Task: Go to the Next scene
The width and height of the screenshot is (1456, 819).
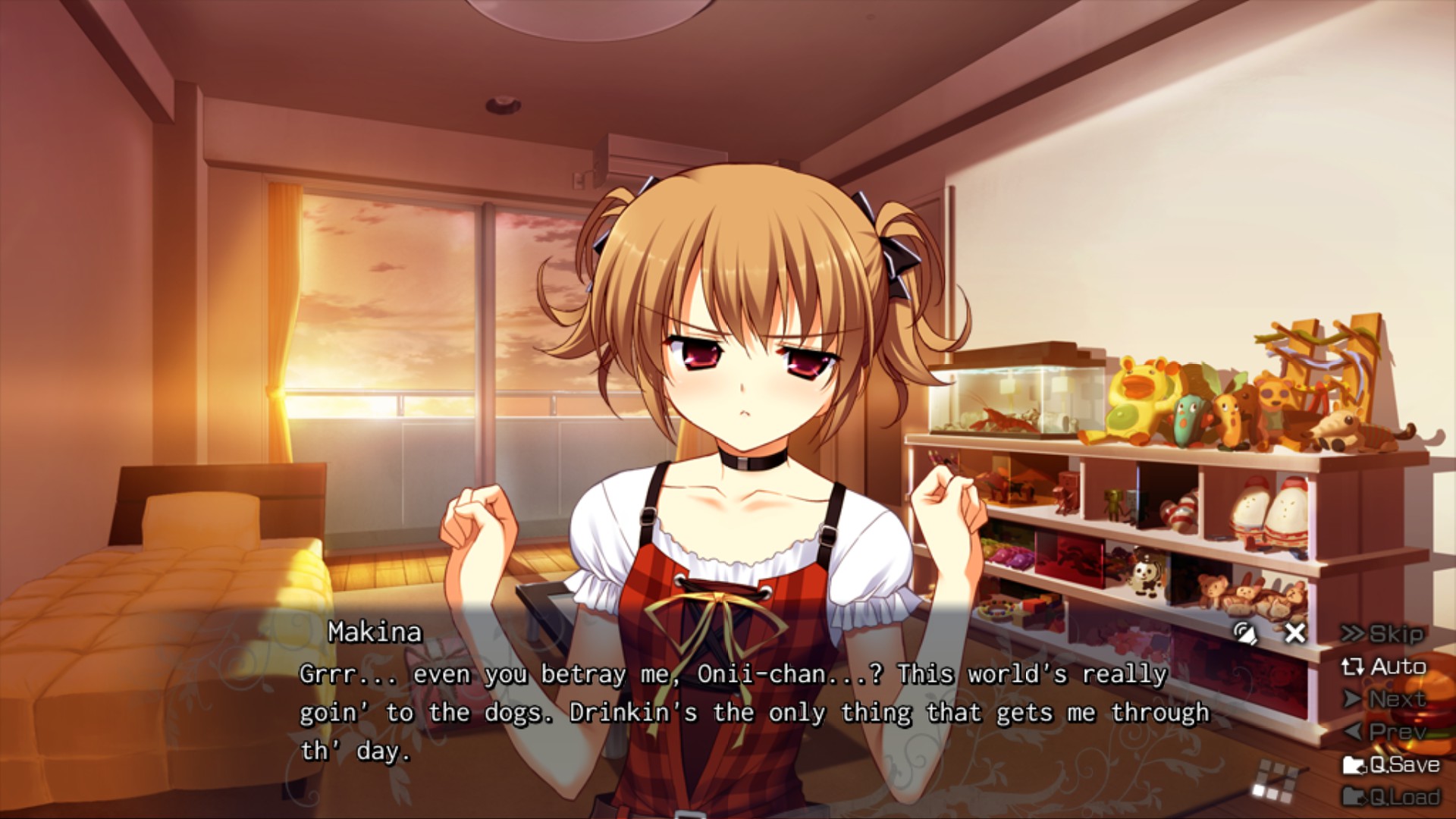Action: pos(1385,699)
